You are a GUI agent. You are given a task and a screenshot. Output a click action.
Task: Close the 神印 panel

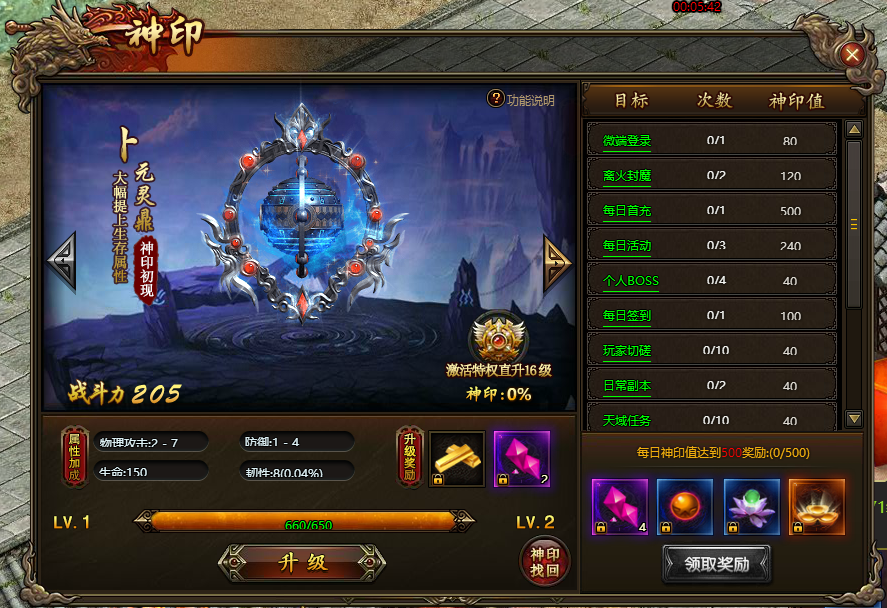(x=852, y=55)
